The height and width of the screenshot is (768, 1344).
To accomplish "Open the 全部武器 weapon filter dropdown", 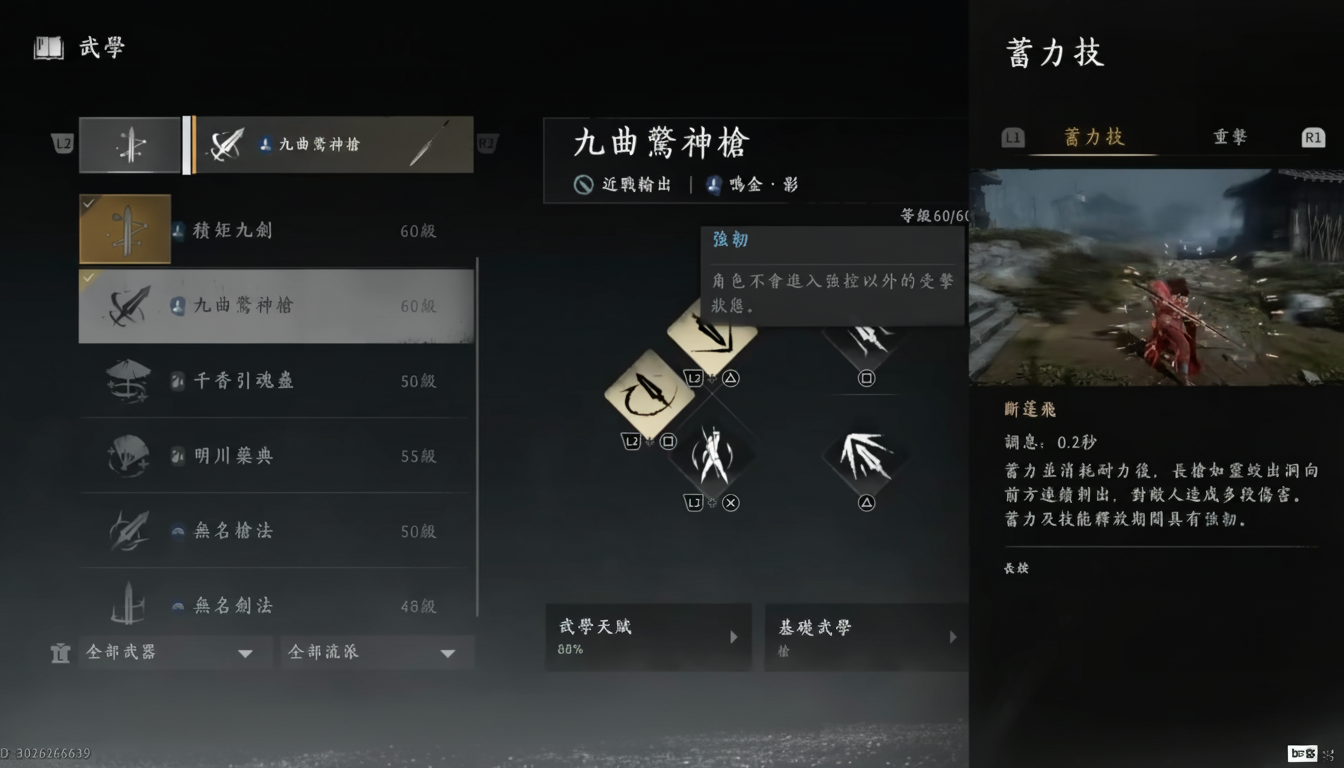I will pyautogui.click(x=175, y=652).
